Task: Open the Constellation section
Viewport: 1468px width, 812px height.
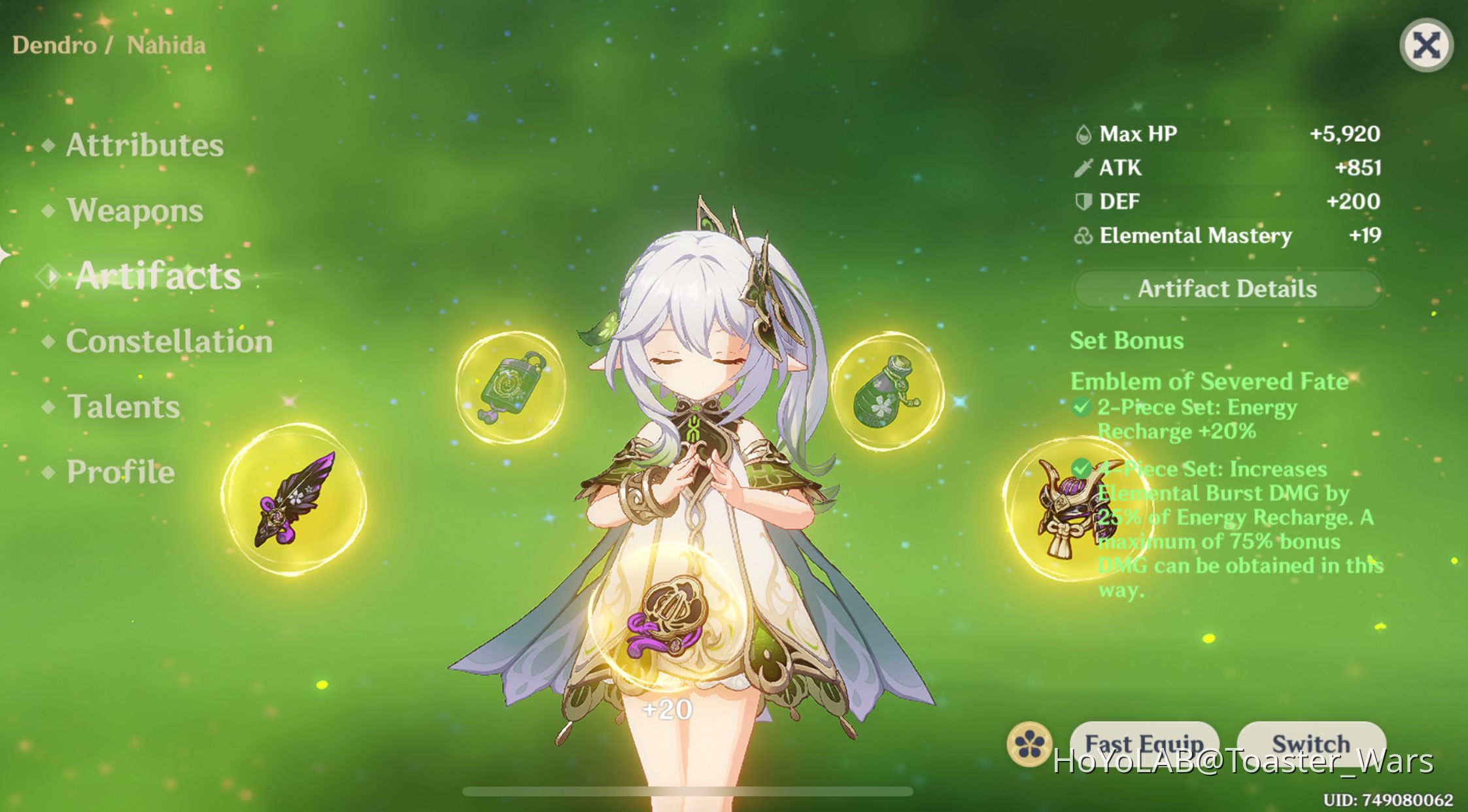Action: tap(169, 341)
